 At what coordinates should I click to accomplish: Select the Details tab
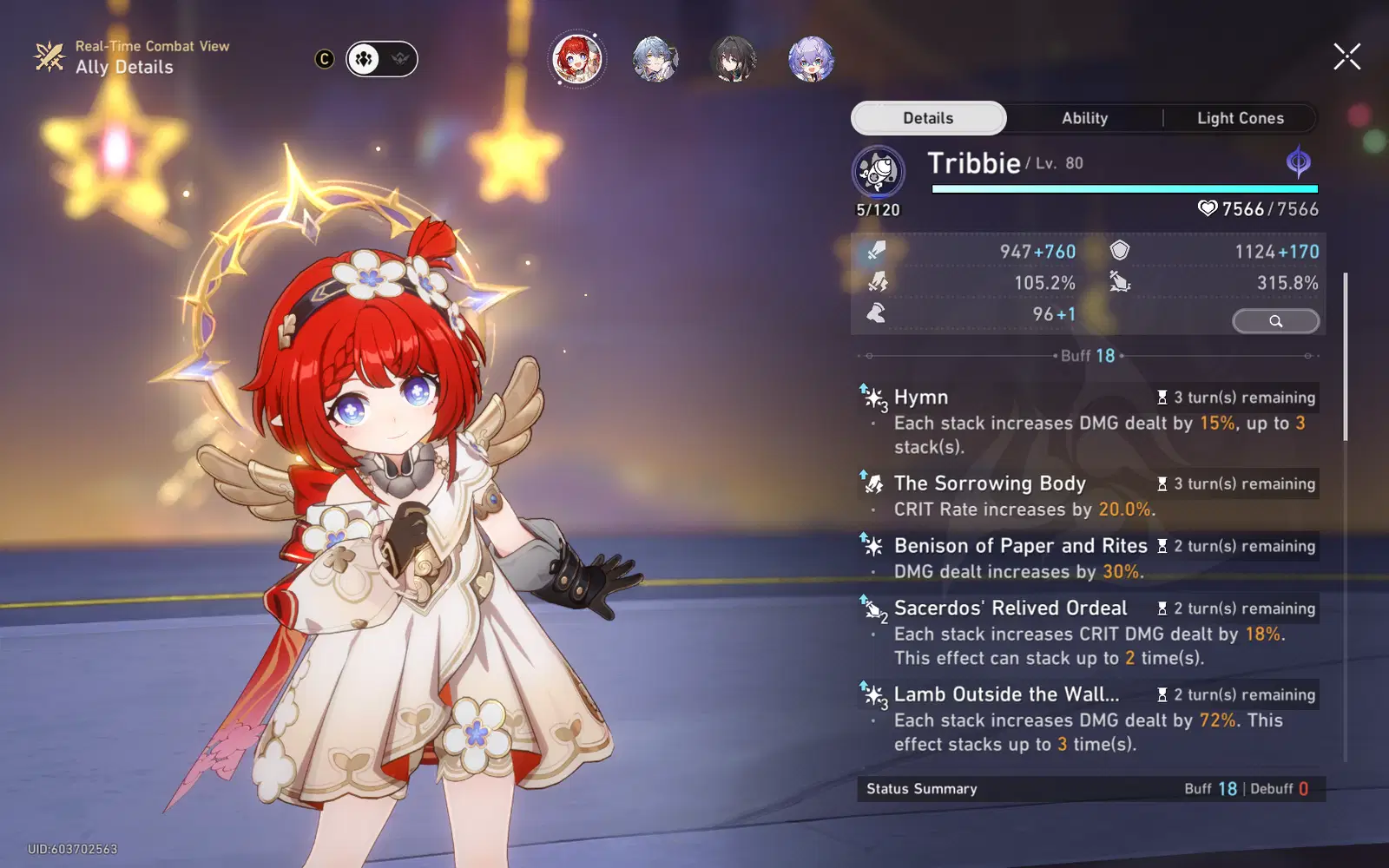click(x=928, y=118)
